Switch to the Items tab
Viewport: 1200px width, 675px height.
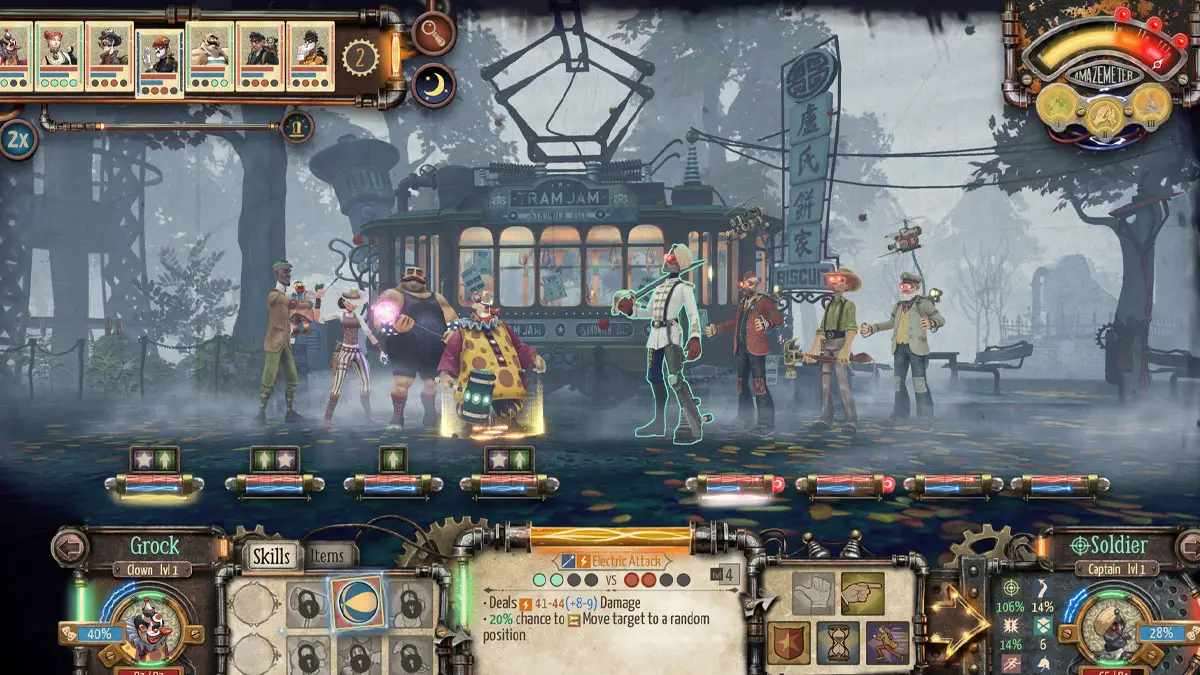[x=327, y=557]
